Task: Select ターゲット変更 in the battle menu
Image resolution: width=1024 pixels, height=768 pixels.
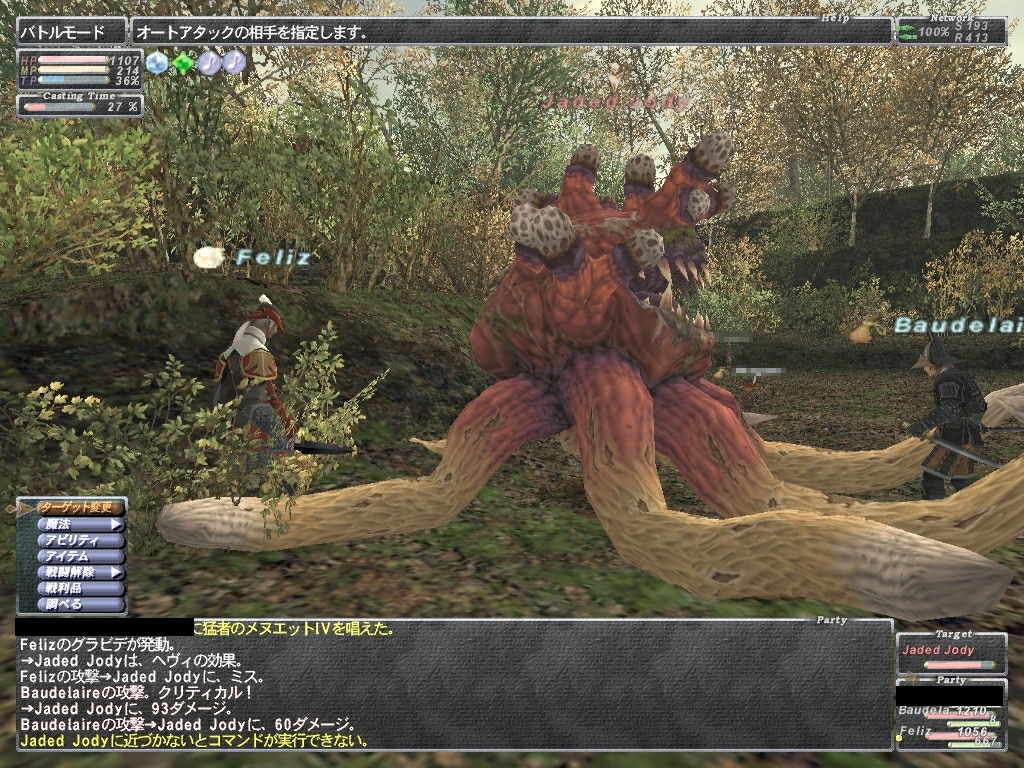Action: pos(80,508)
